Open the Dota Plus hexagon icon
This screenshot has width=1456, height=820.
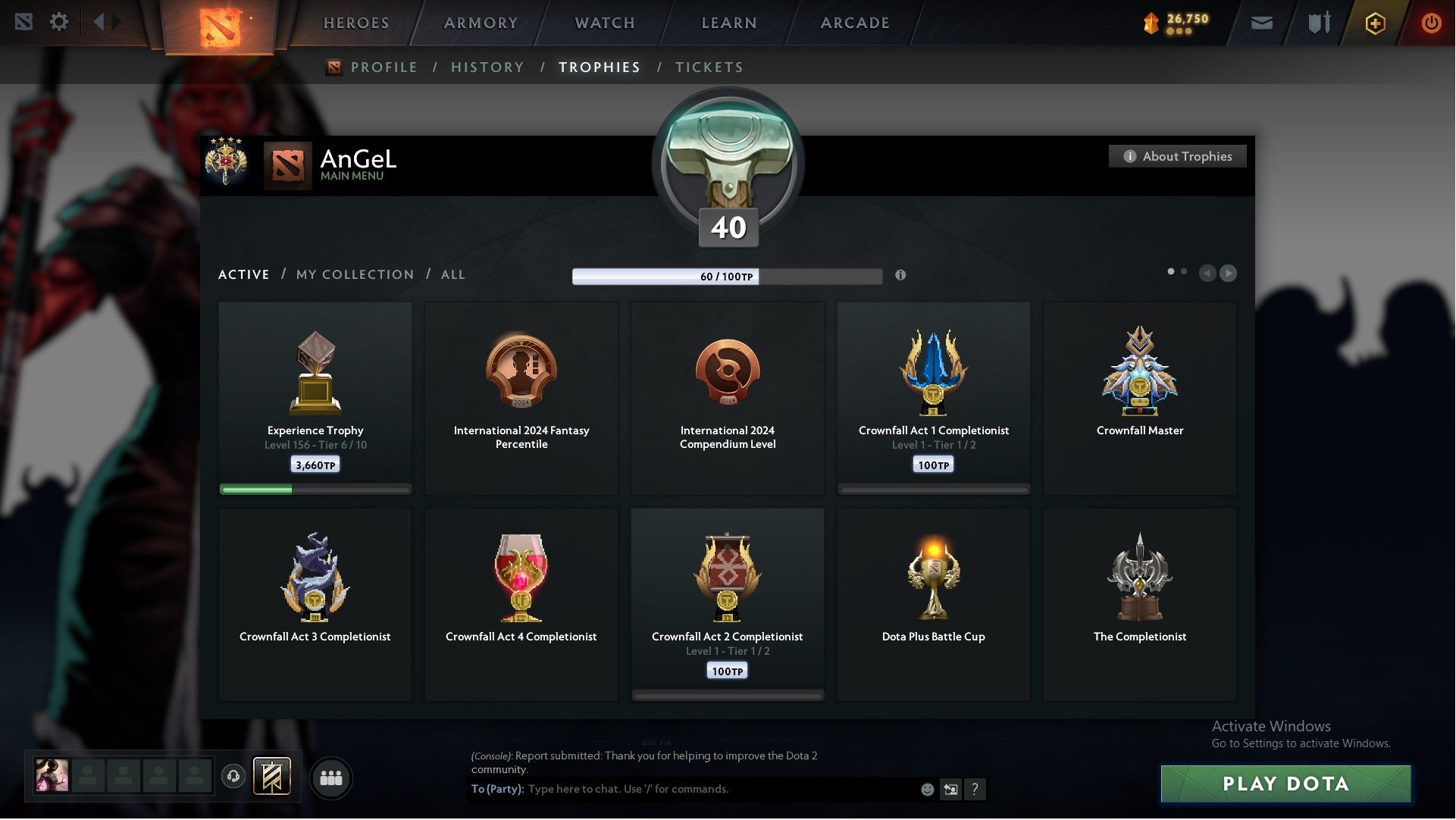point(1374,23)
